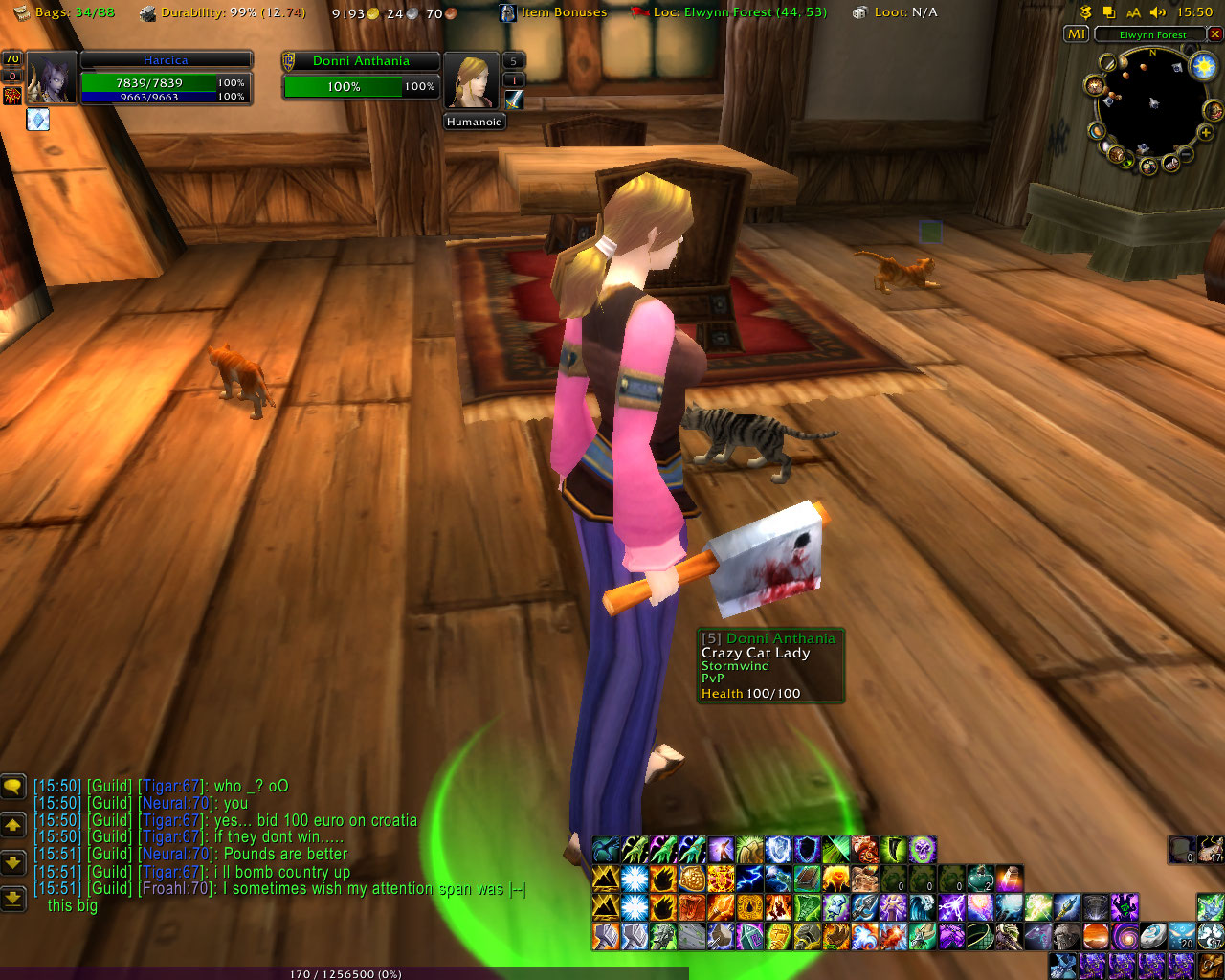
Task: Click Donni Anthania's target portrait
Action: point(471,80)
